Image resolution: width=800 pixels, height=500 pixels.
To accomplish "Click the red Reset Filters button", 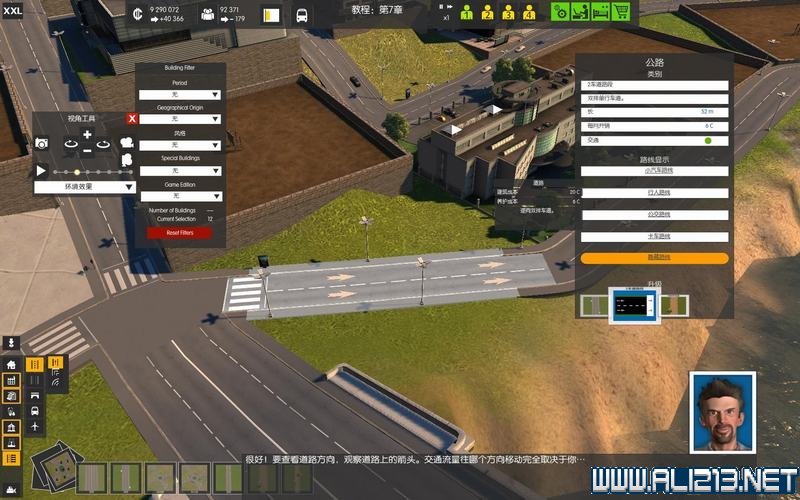I will 180,233.
